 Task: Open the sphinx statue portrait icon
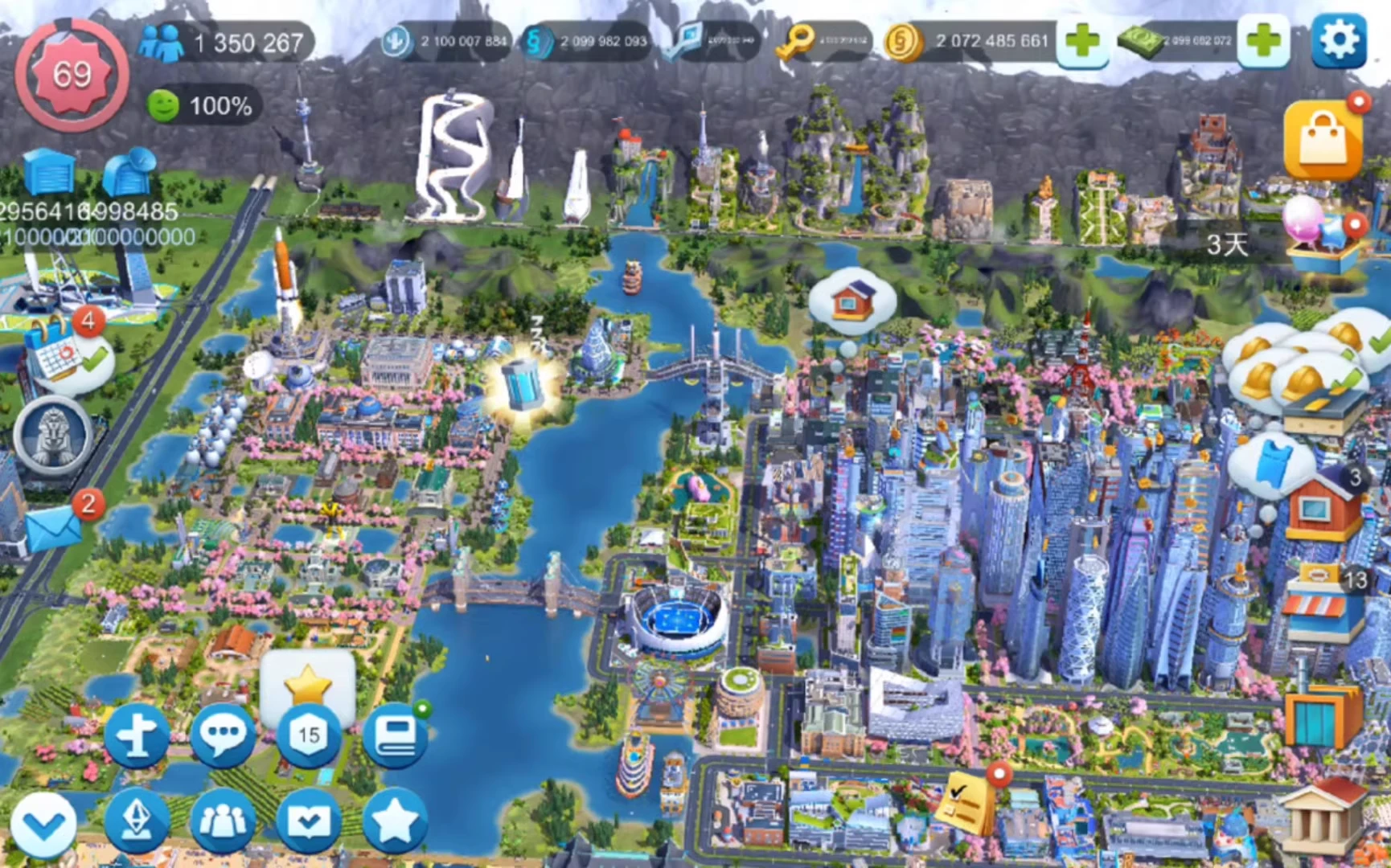[x=53, y=435]
